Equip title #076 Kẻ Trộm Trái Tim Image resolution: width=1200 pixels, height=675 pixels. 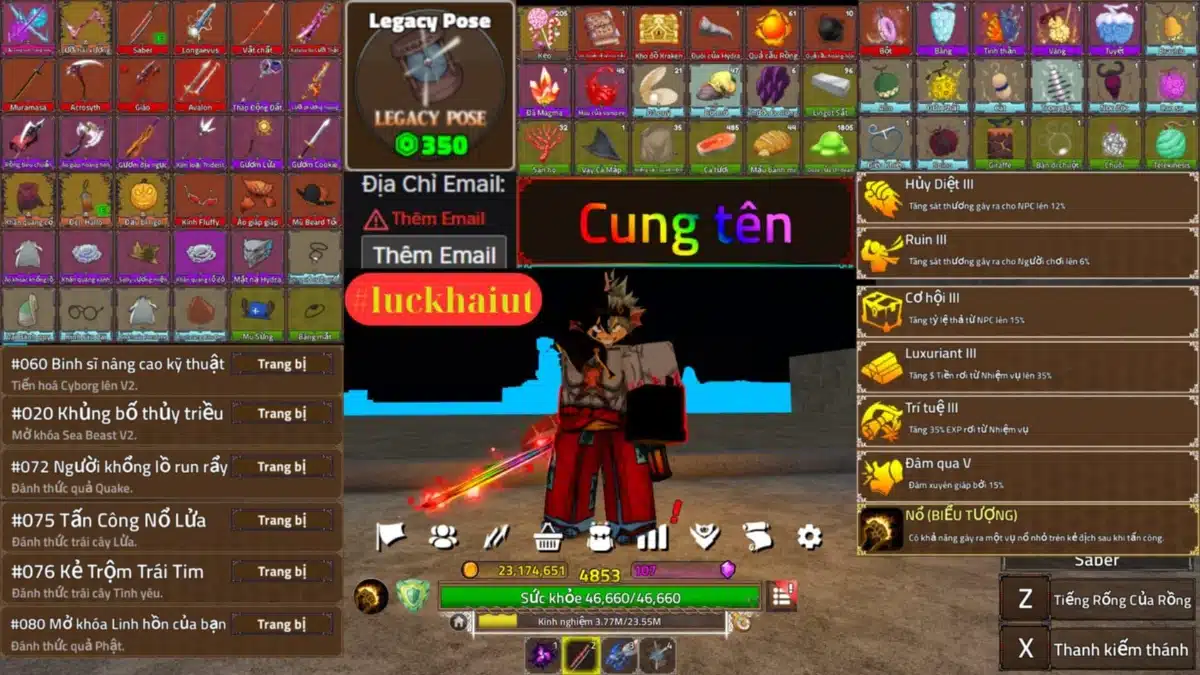tap(282, 572)
